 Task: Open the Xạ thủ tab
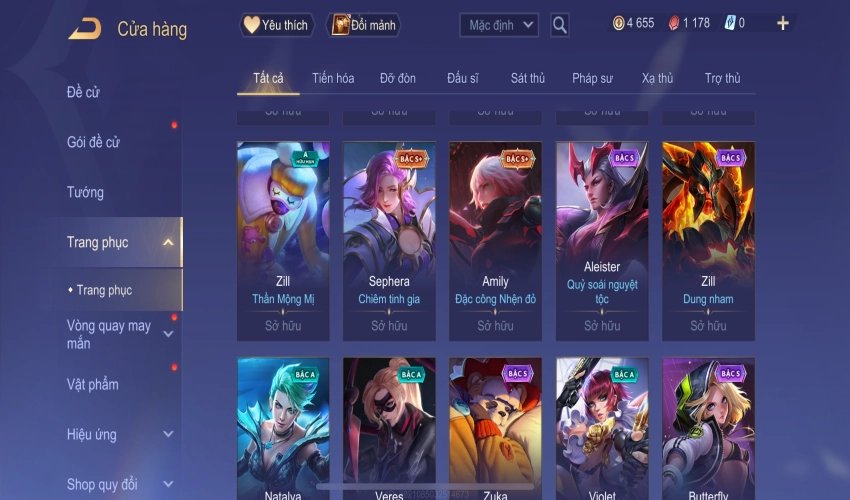tap(657, 78)
